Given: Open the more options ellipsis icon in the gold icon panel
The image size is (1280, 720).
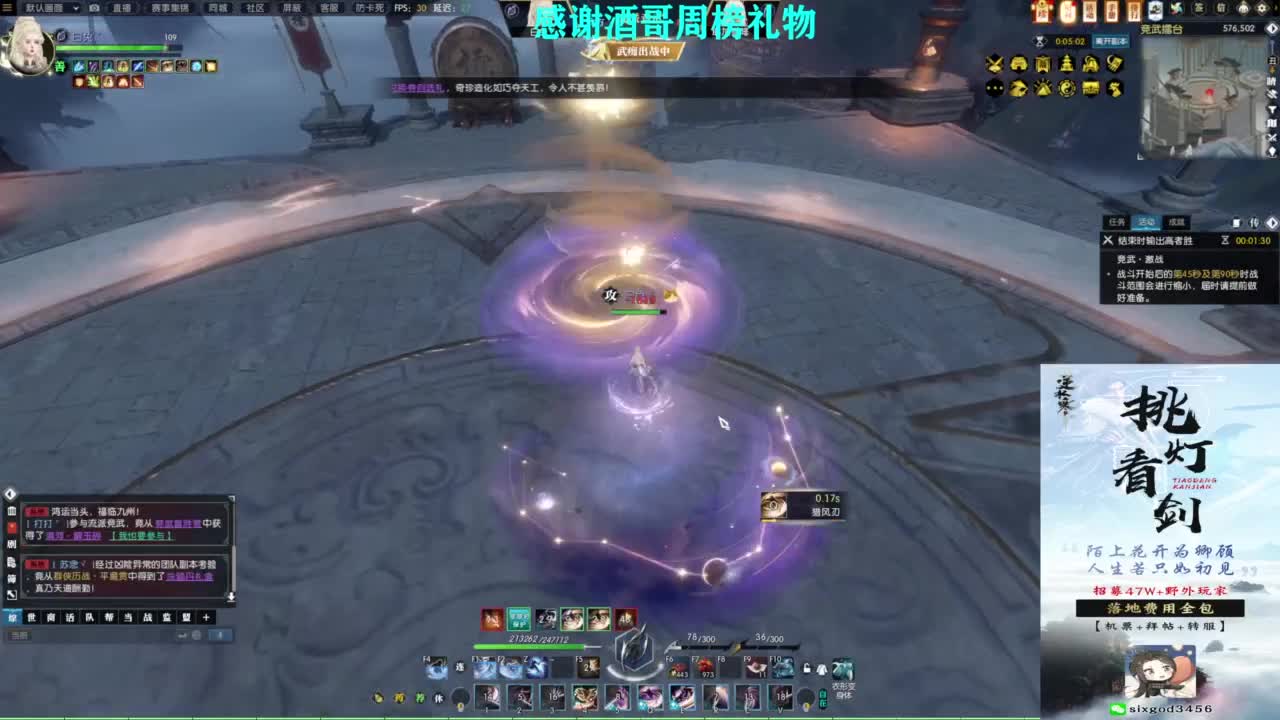Looking at the screenshot, I should 993,88.
